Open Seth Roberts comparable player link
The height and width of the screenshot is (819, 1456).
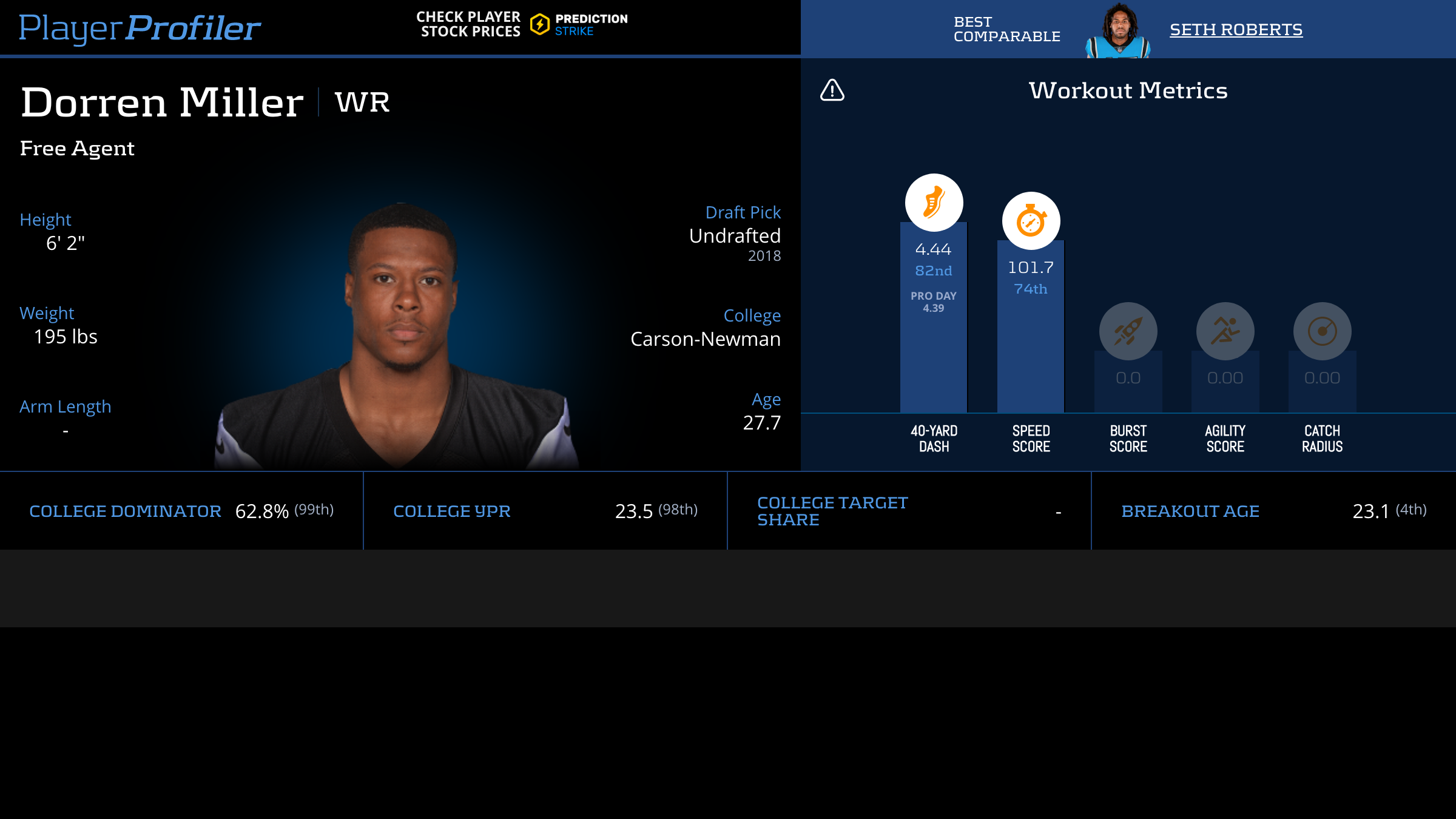tap(1236, 29)
